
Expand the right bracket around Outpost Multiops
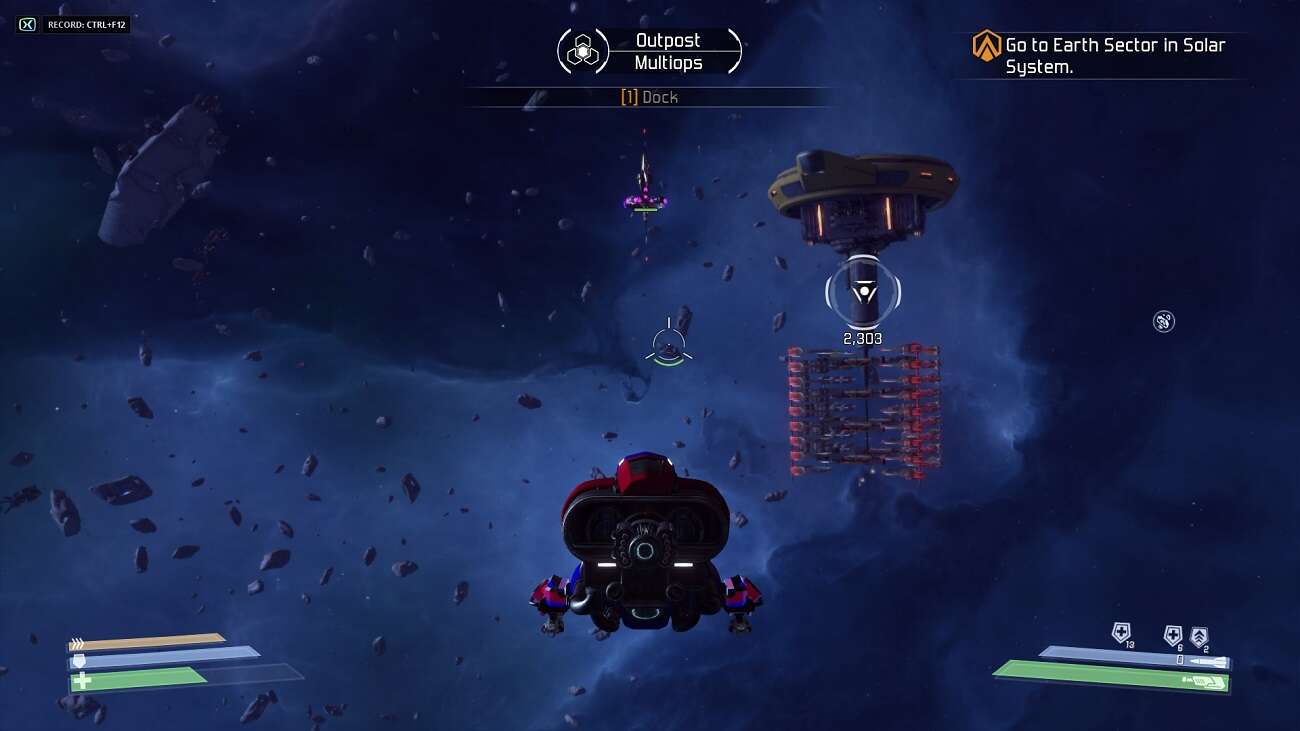click(x=737, y=49)
